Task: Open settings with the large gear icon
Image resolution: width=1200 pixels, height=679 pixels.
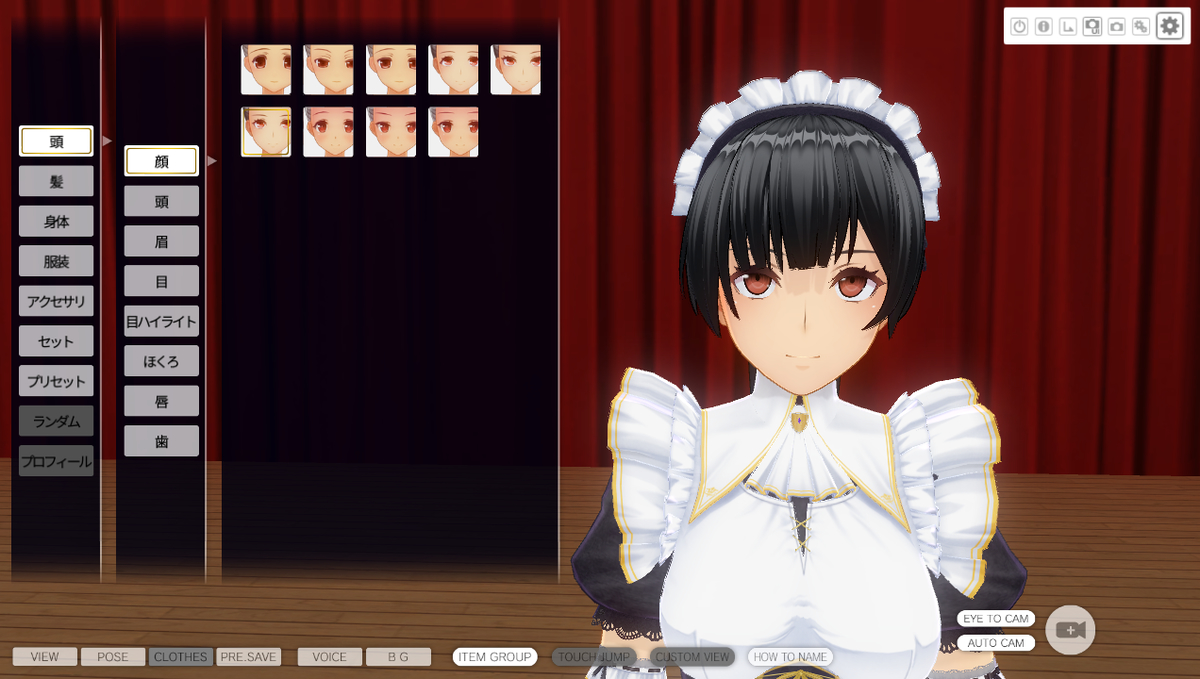Action: click(x=1169, y=26)
